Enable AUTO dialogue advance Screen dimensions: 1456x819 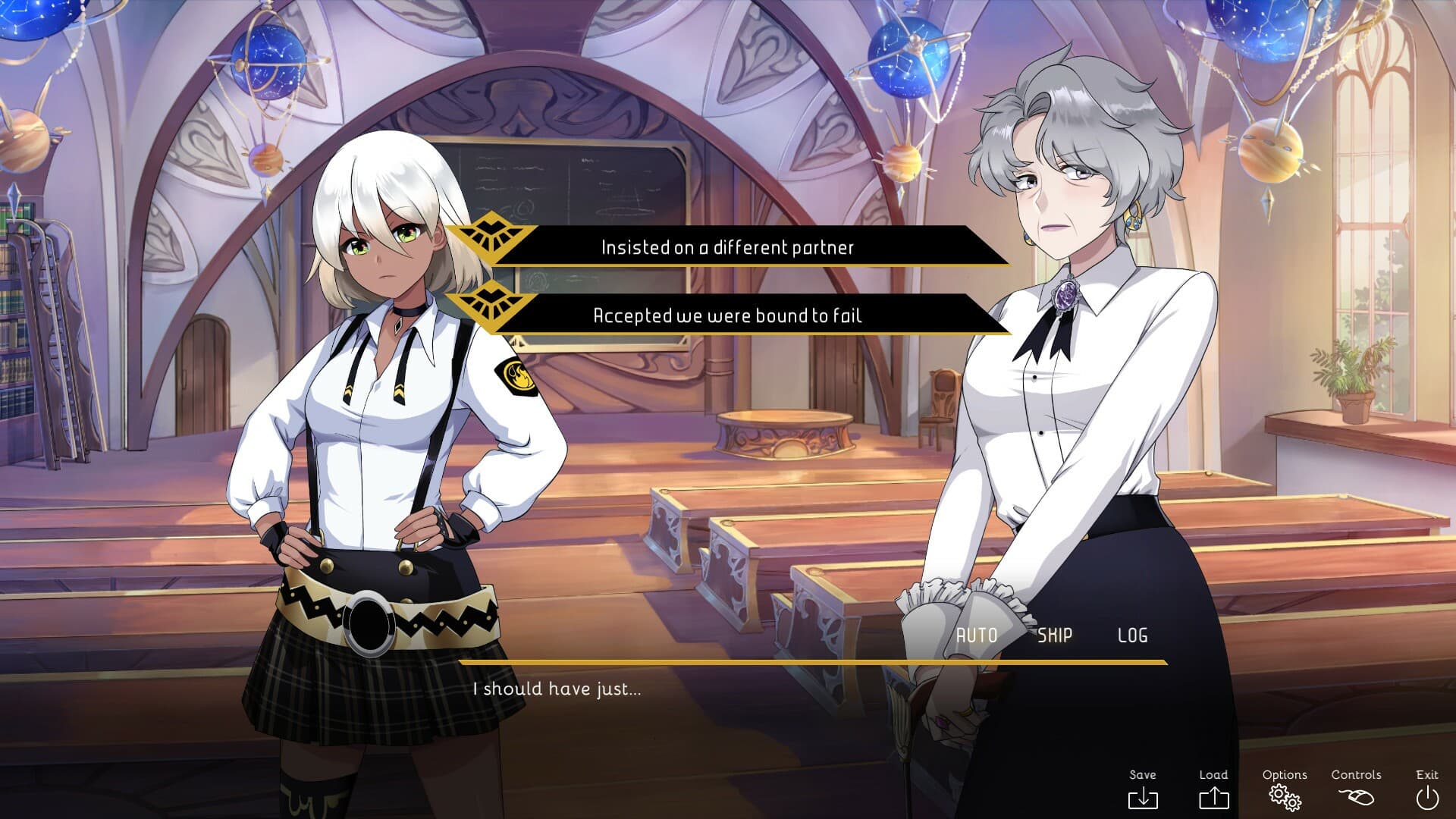(x=976, y=635)
